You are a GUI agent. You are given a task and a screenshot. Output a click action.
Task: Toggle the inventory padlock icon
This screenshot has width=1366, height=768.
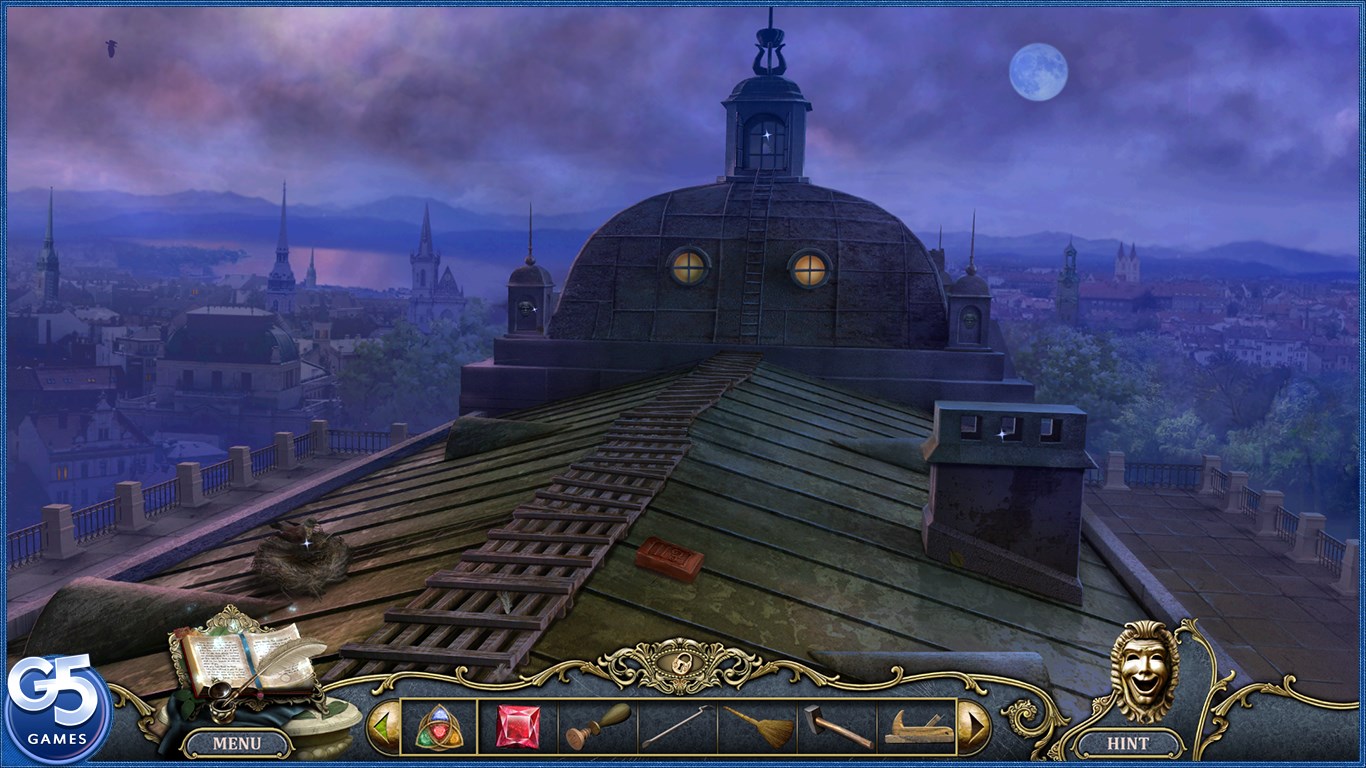coord(683,666)
